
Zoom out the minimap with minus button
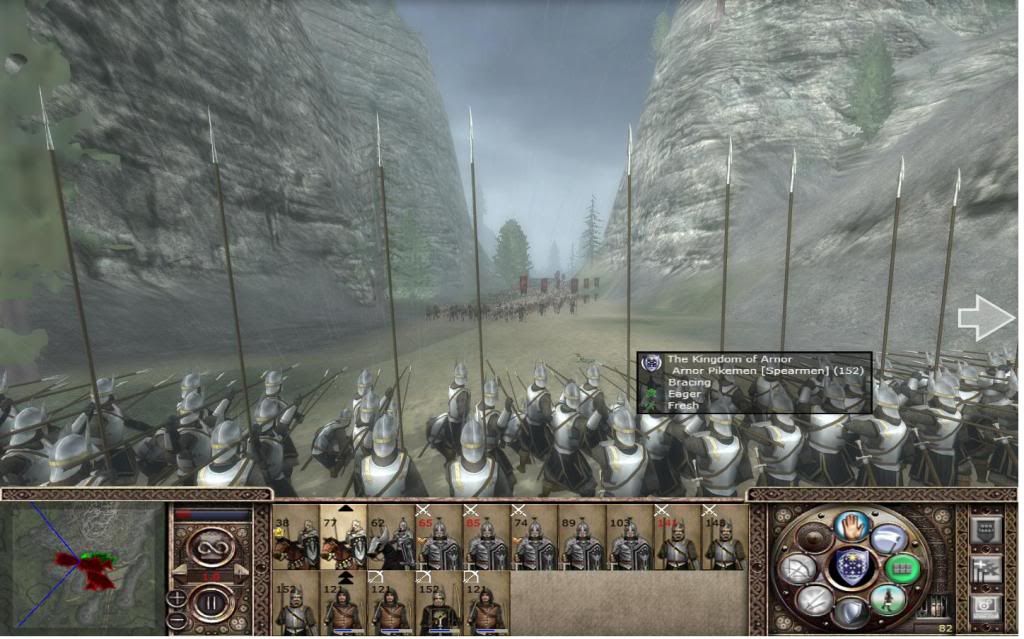[x=177, y=618]
